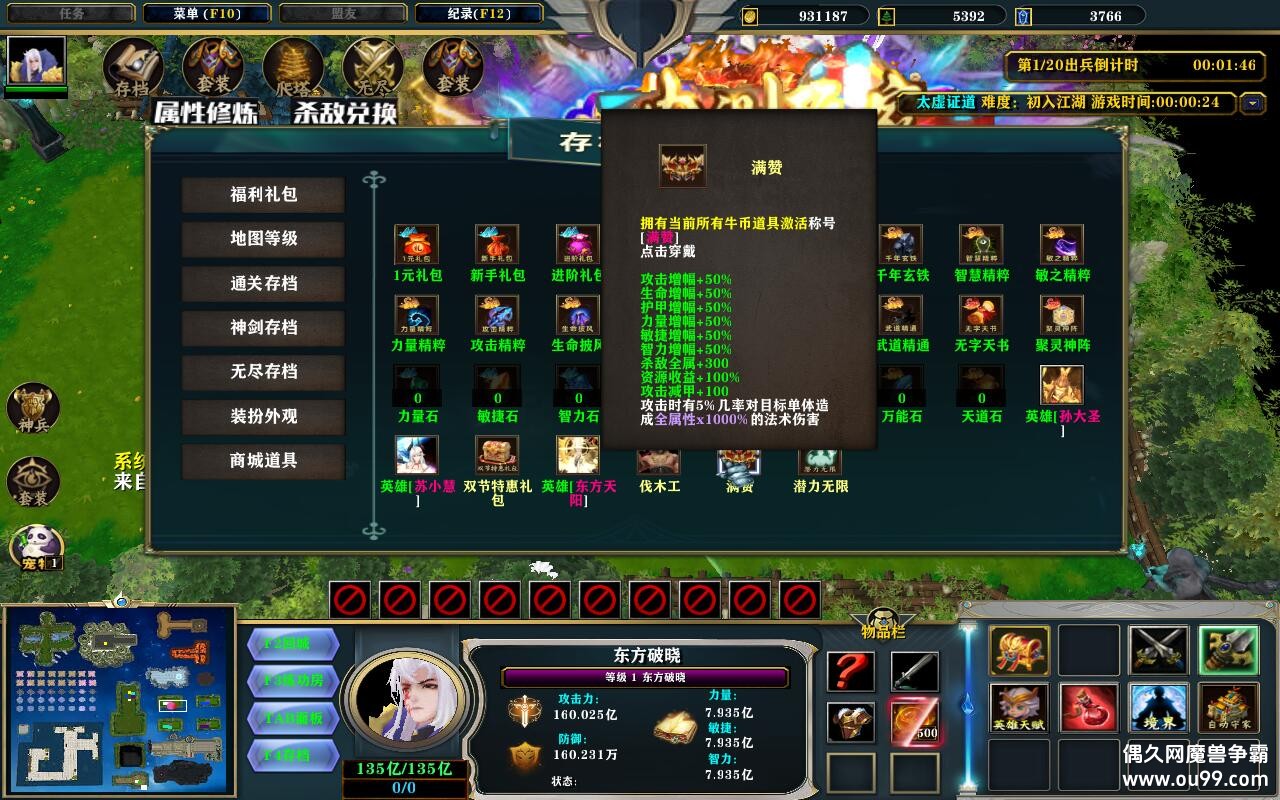Activate the 境界 ability icon

click(1159, 707)
